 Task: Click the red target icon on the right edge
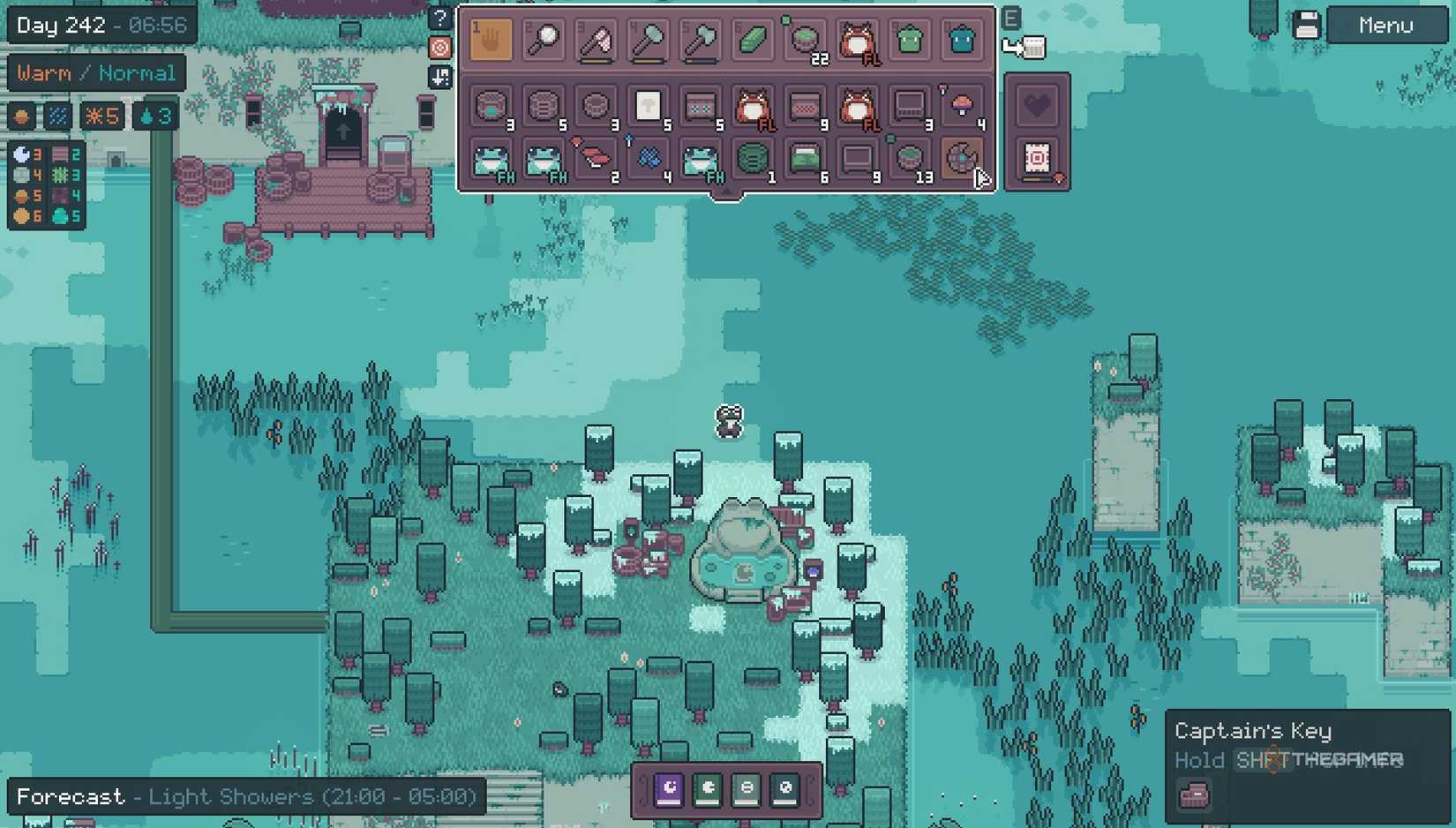(440, 48)
